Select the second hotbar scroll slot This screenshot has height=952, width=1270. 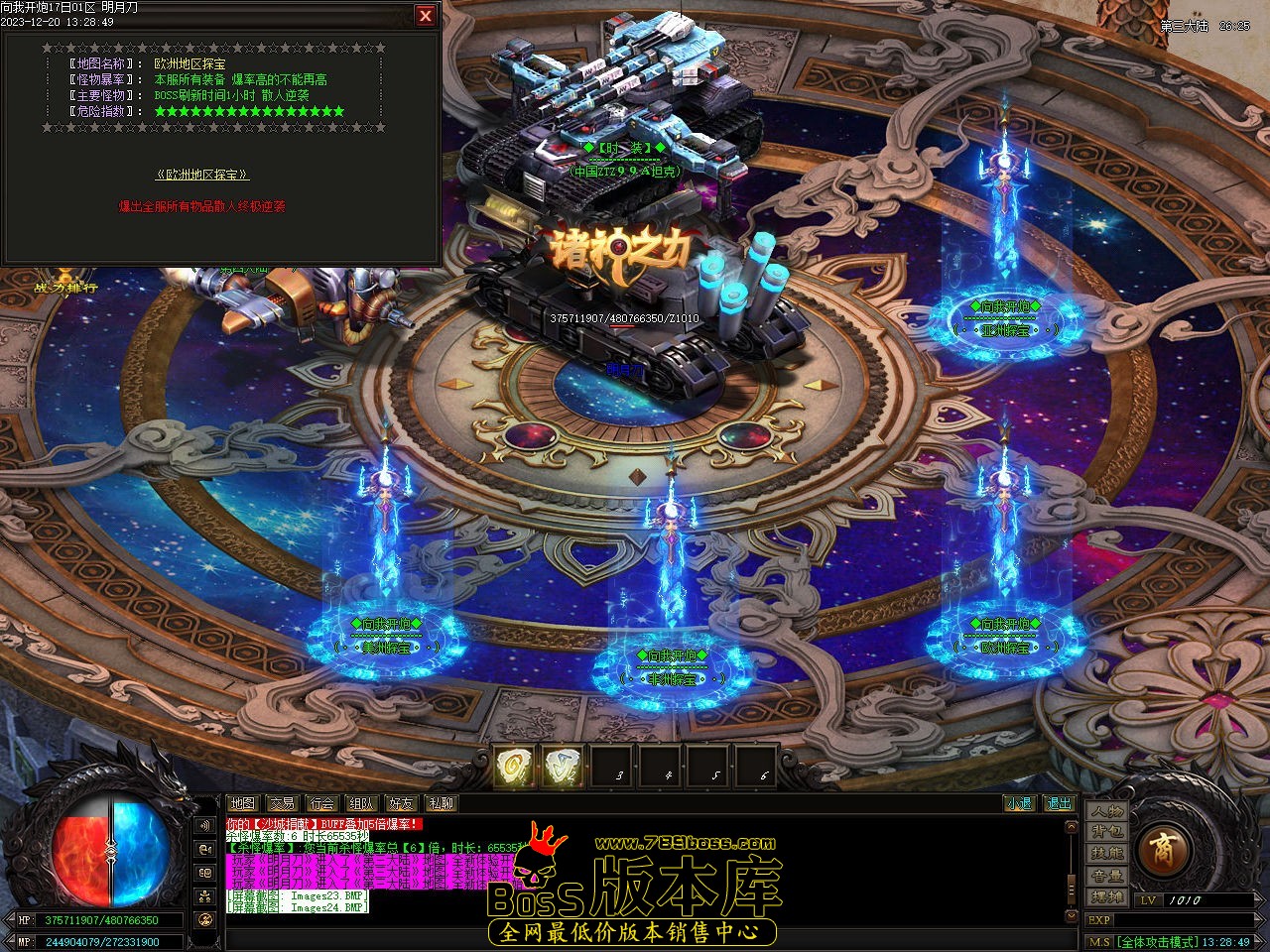(x=563, y=767)
